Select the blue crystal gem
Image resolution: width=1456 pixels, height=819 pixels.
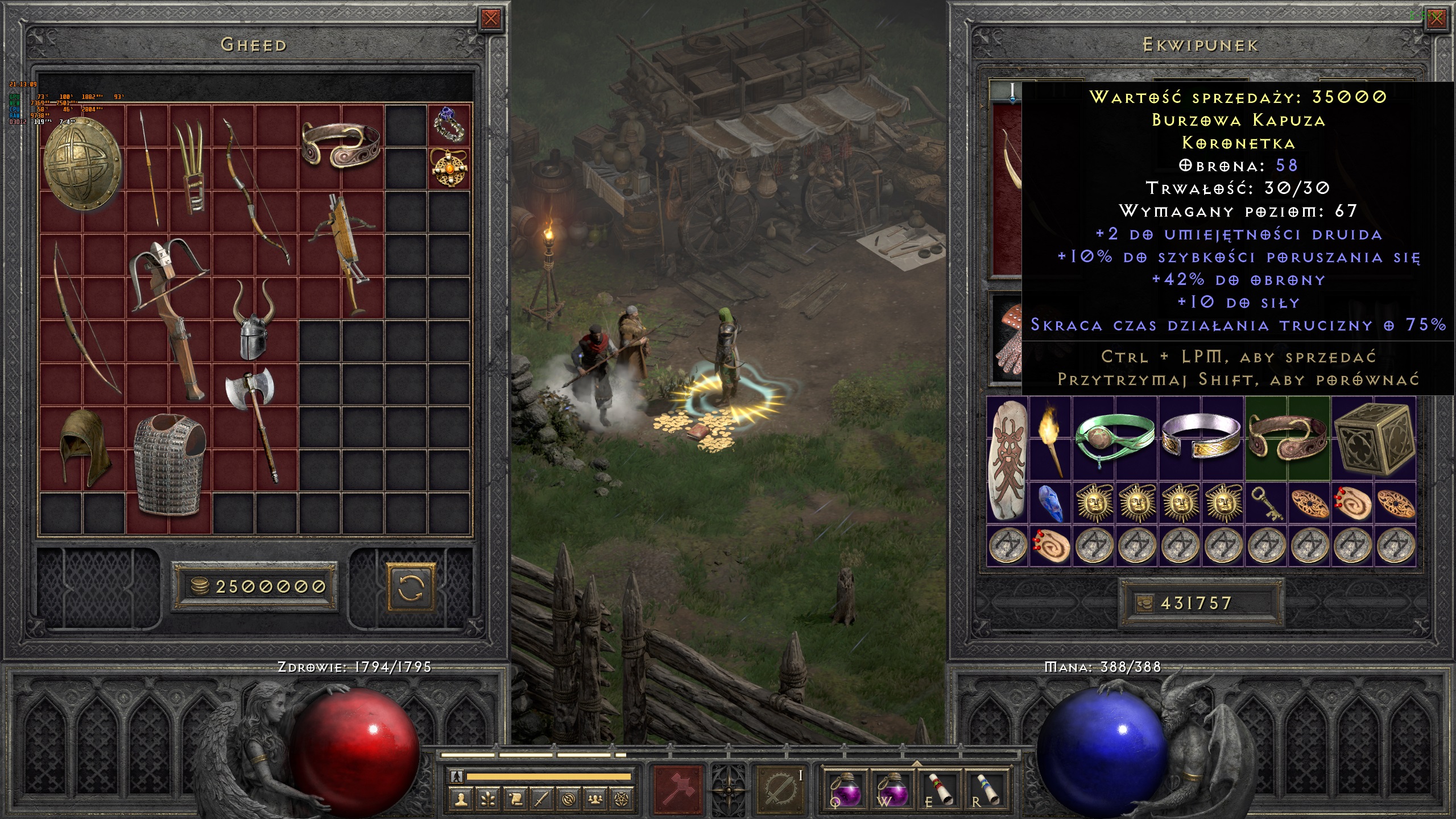1050,503
